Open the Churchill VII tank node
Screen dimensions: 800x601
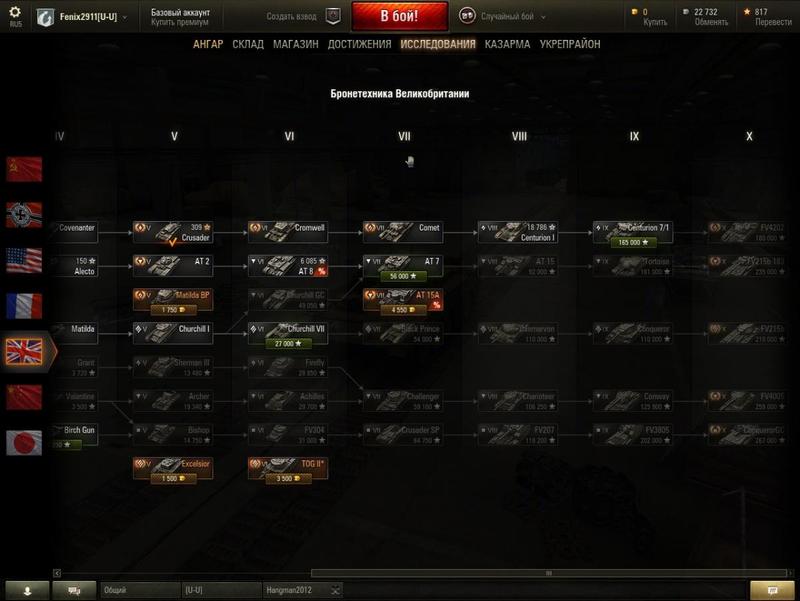click(289, 333)
